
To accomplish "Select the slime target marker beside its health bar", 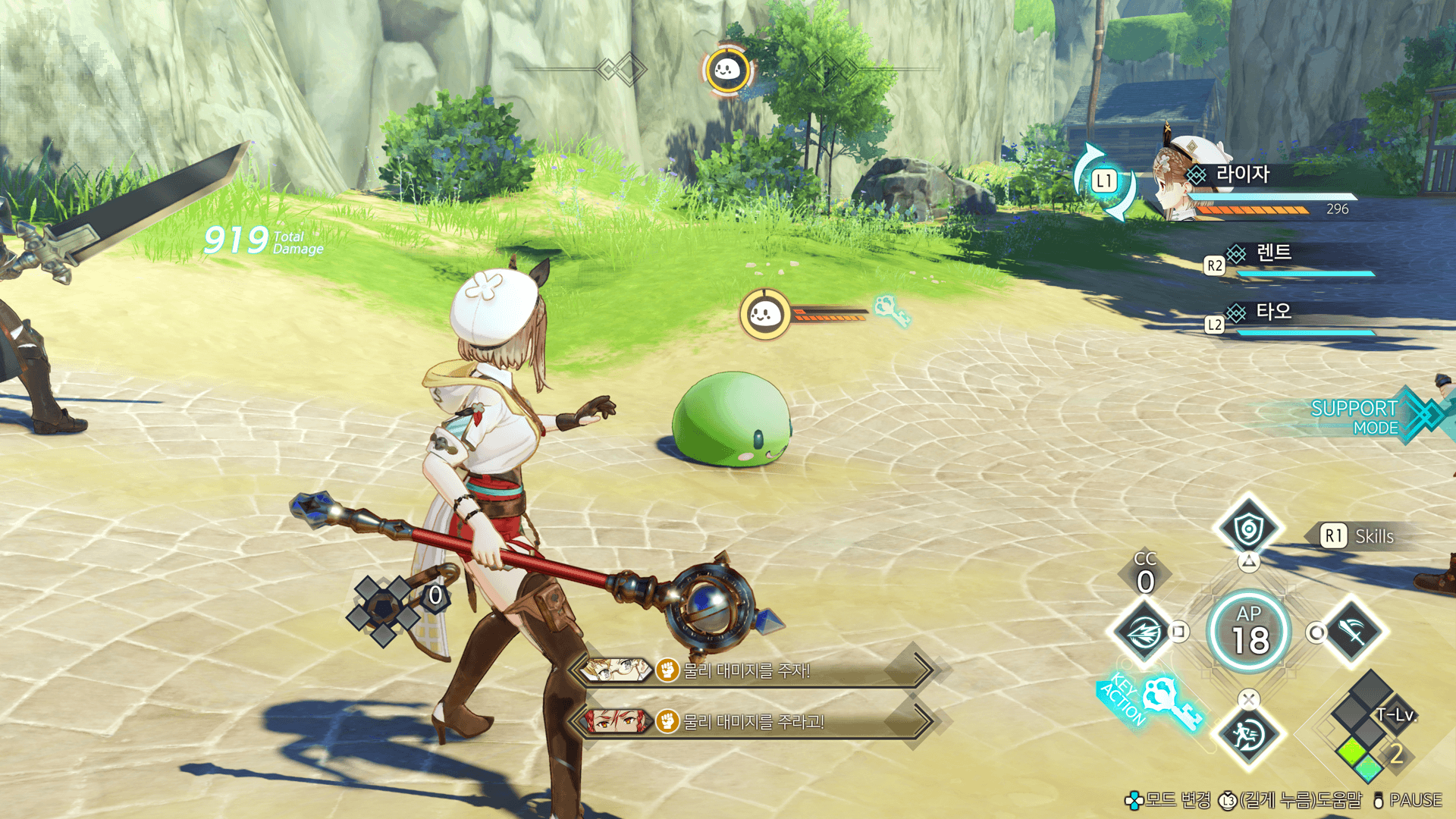I will click(764, 313).
